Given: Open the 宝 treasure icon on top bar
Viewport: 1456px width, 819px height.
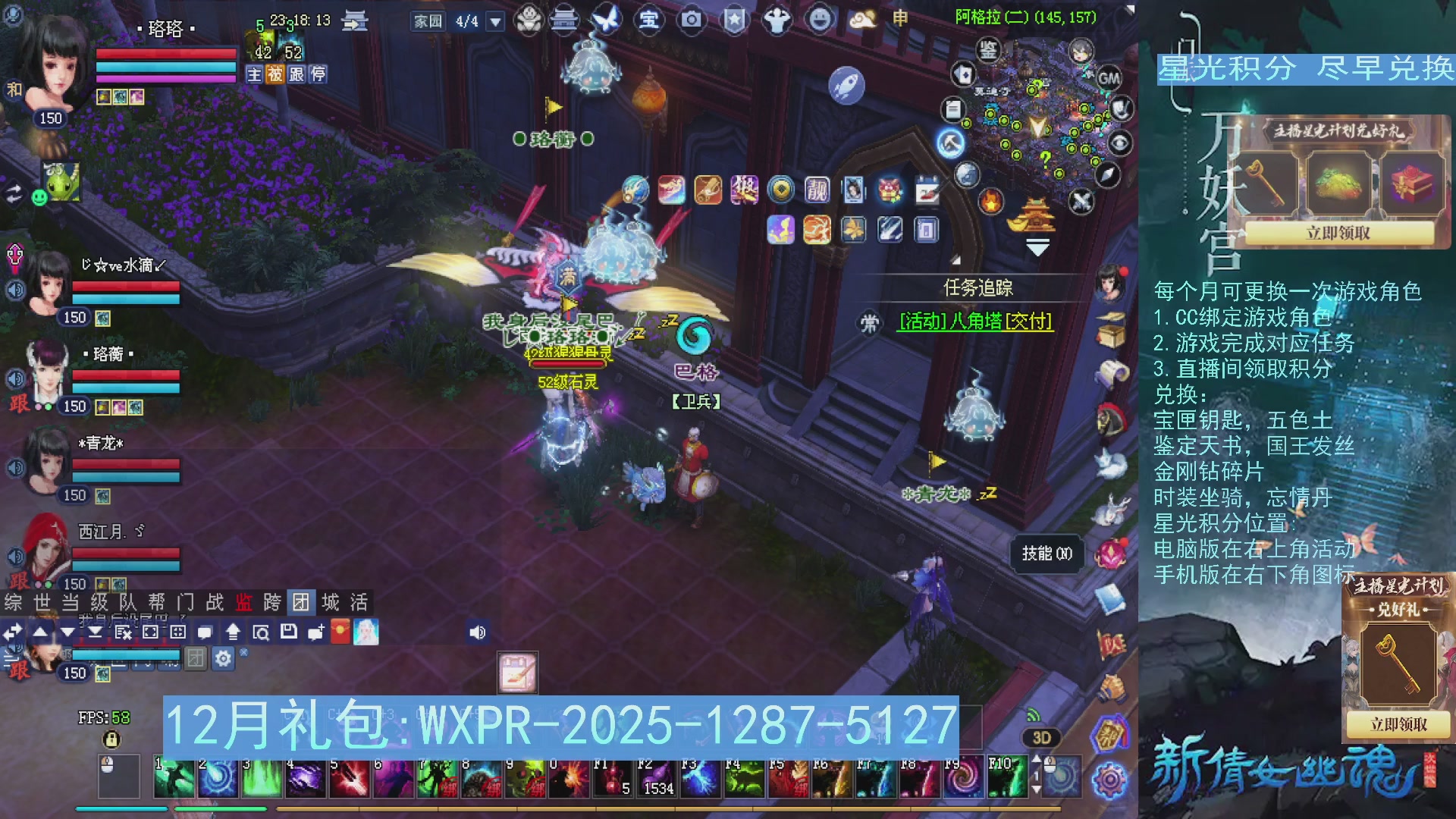Looking at the screenshot, I should point(649,20).
